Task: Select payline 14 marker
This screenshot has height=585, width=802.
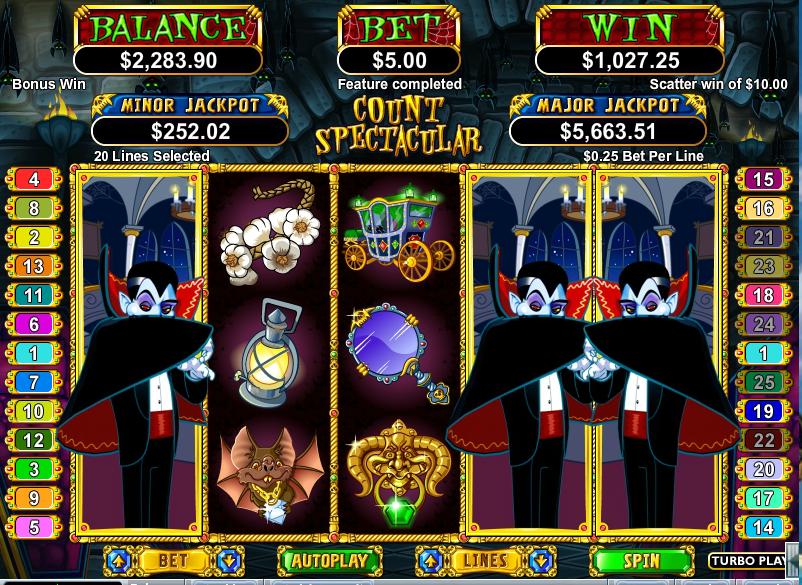Action: click(x=763, y=527)
